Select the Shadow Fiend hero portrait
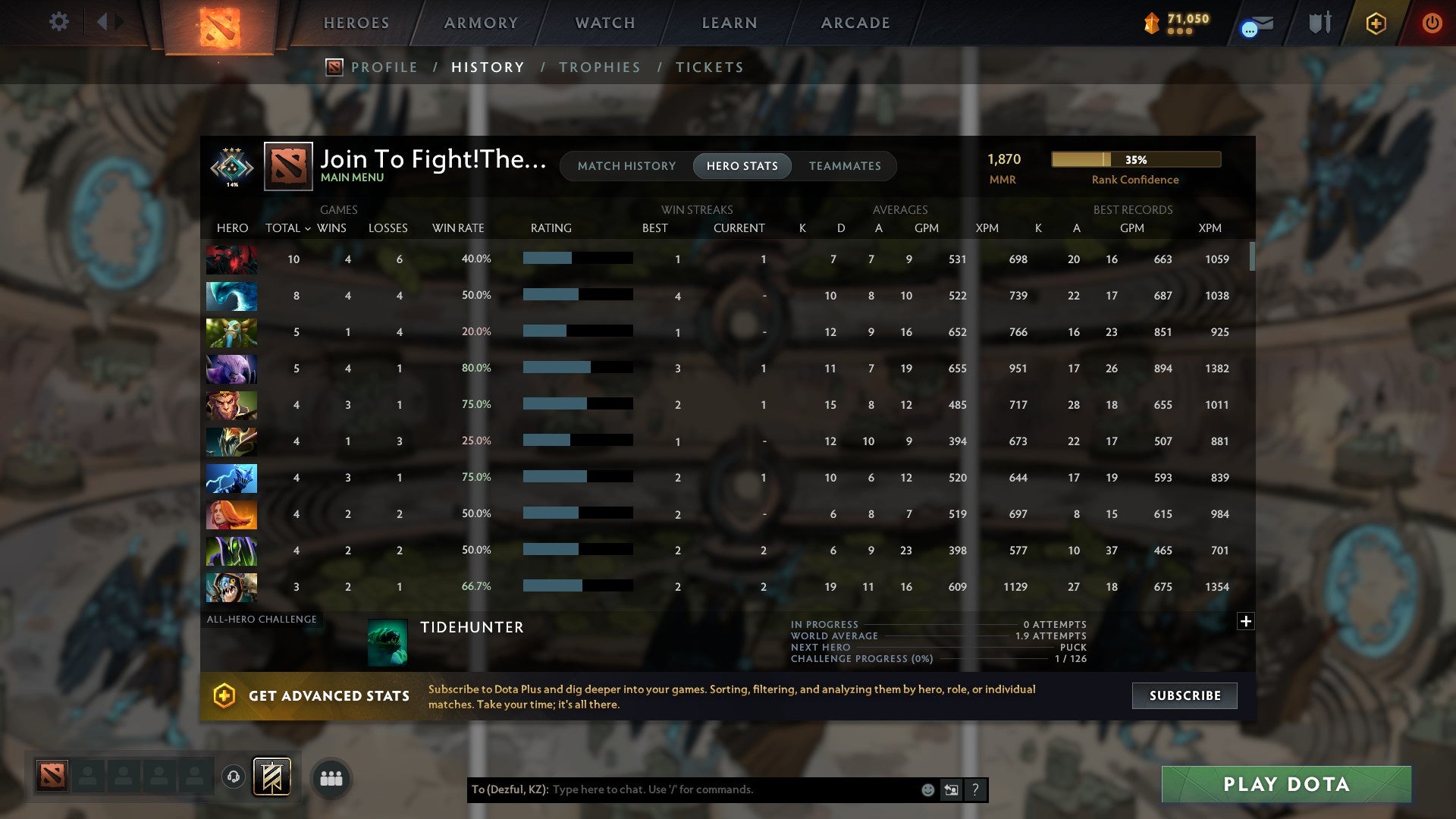The height and width of the screenshot is (819, 1456). 231,259
